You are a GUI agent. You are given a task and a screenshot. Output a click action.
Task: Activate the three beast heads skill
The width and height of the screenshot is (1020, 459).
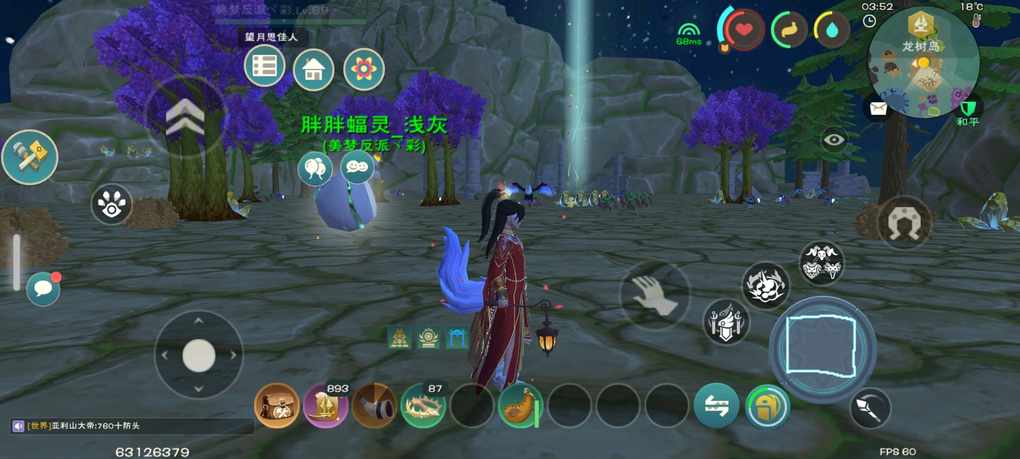pyautogui.click(x=821, y=263)
